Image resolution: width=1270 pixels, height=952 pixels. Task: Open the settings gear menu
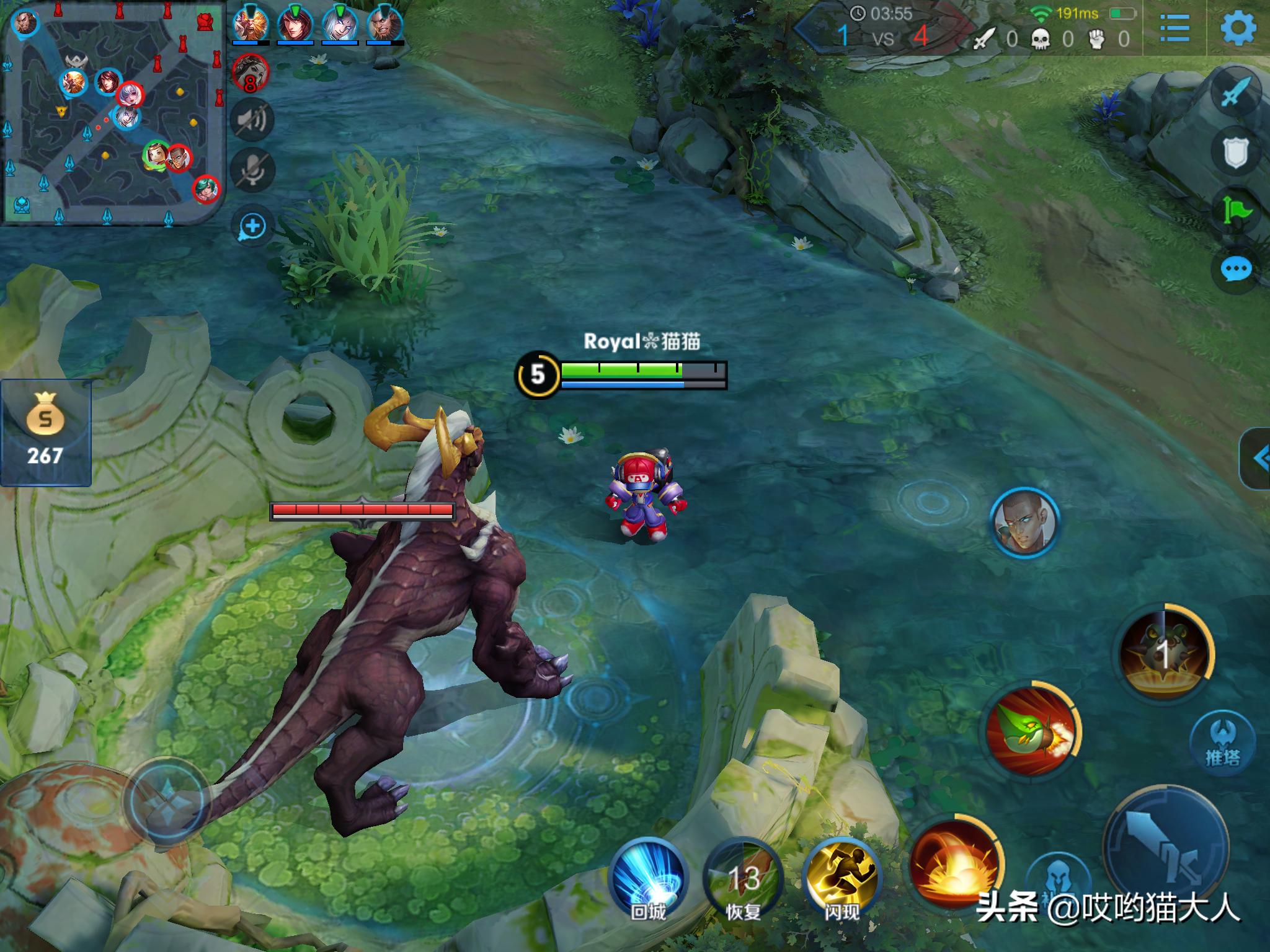pos(1238,28)
